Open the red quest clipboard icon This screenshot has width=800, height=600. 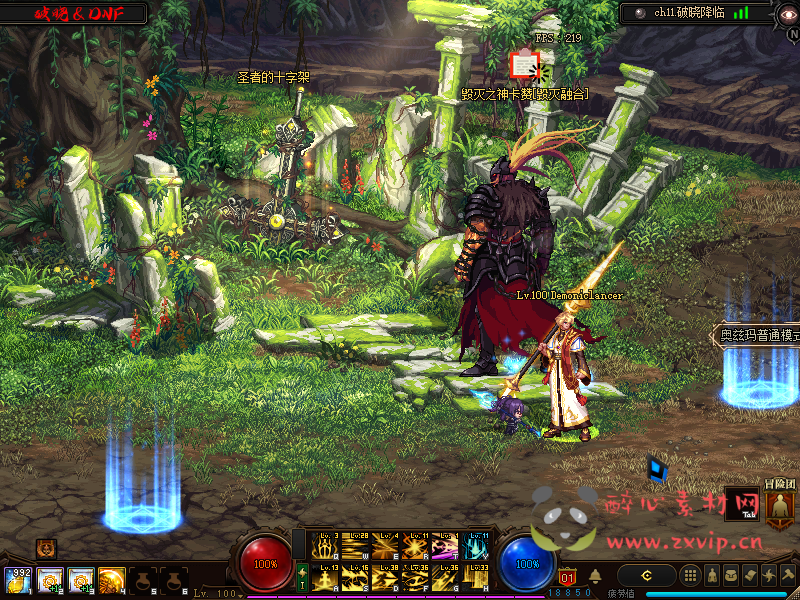pyautogui.click(x=524, y=65)
